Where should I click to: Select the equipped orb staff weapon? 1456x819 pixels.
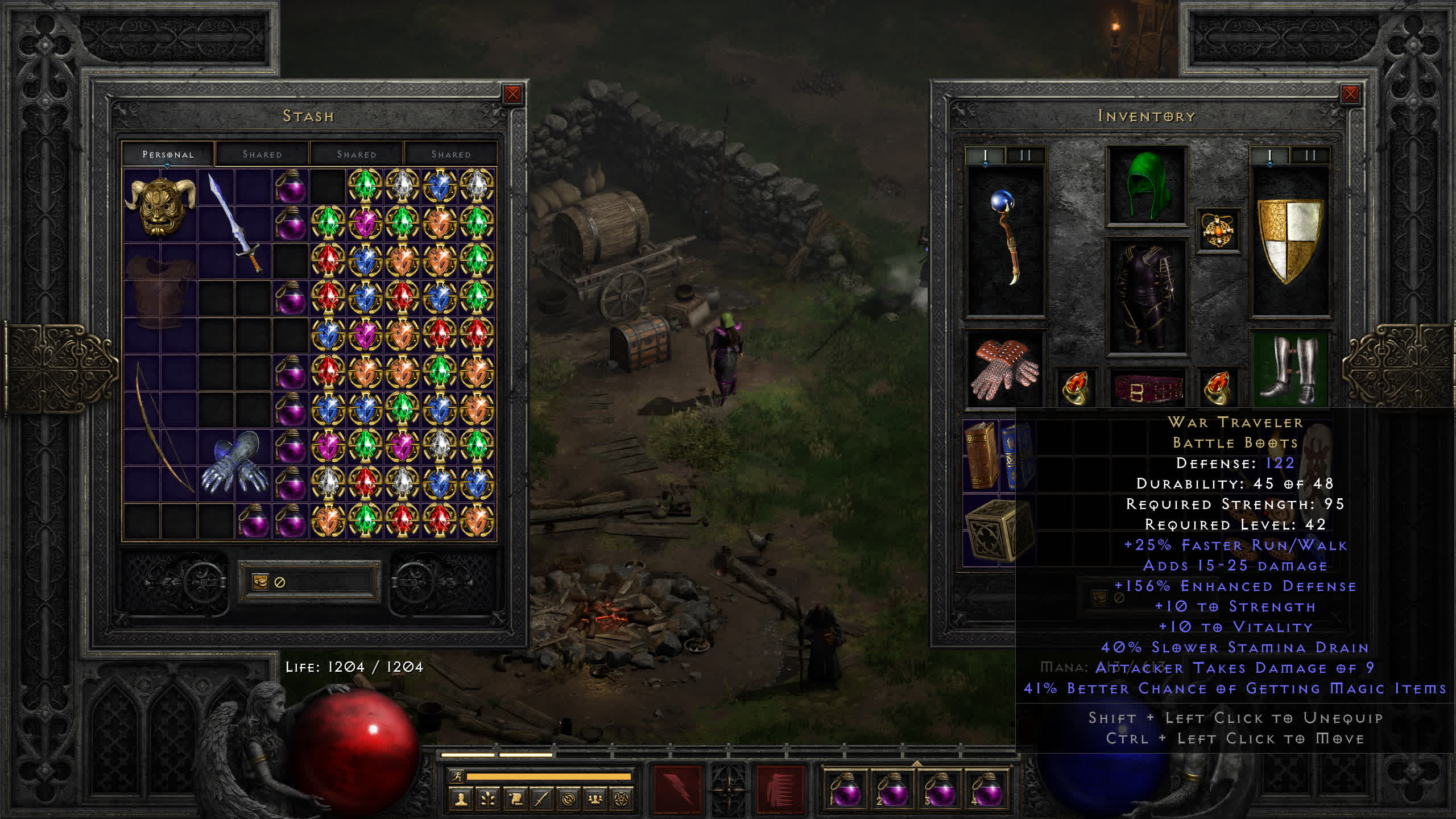[x=1006, y=239]
